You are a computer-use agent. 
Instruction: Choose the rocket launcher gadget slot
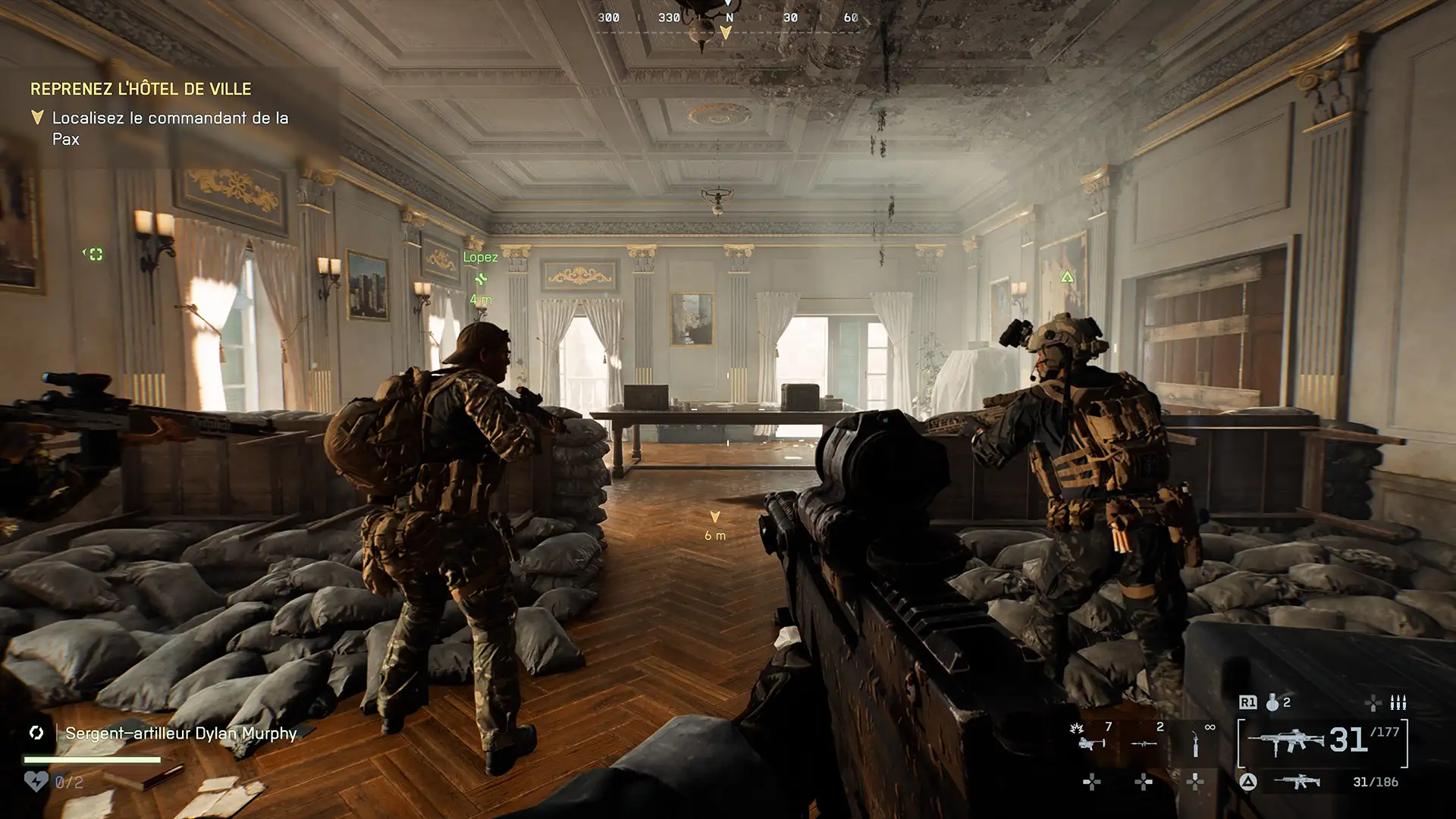tap(1144, 742)
